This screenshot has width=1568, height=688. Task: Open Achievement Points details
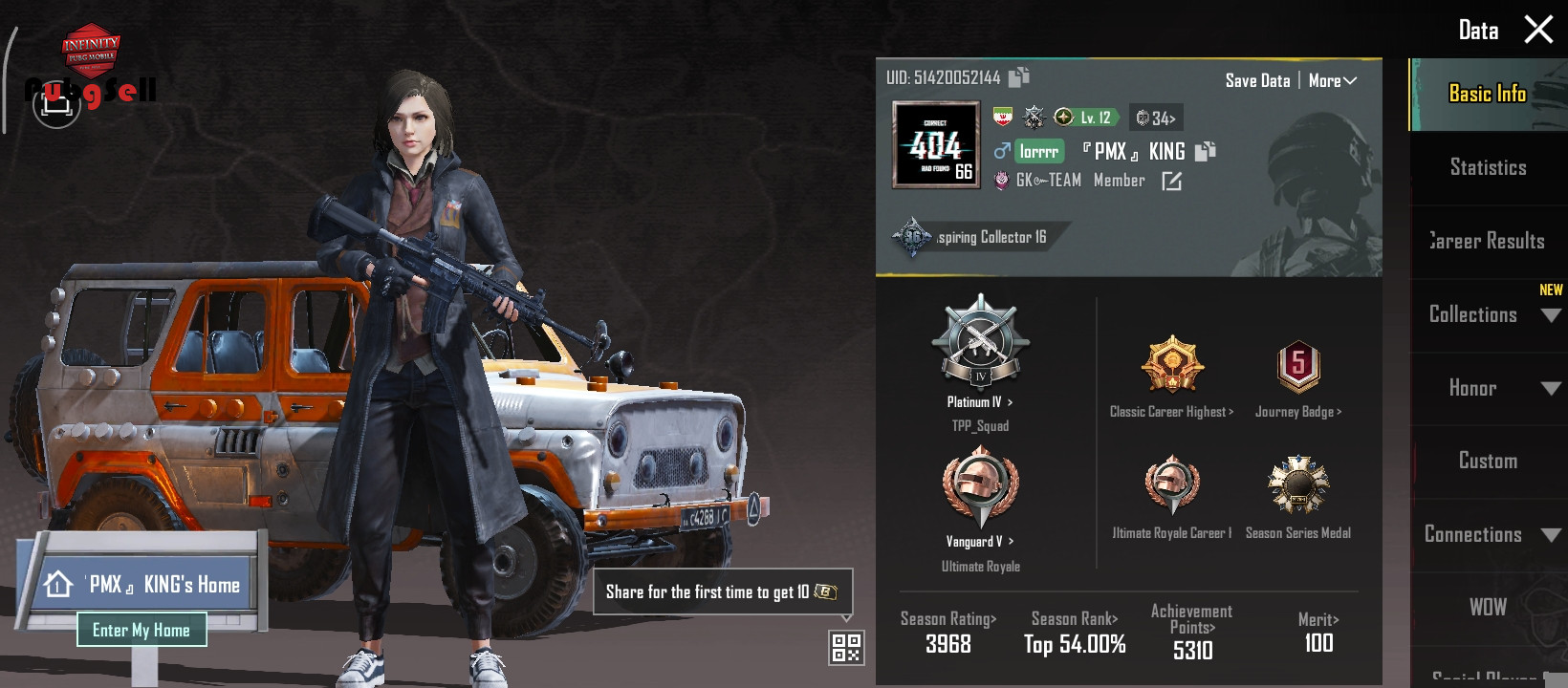[x=1192, y=631]
